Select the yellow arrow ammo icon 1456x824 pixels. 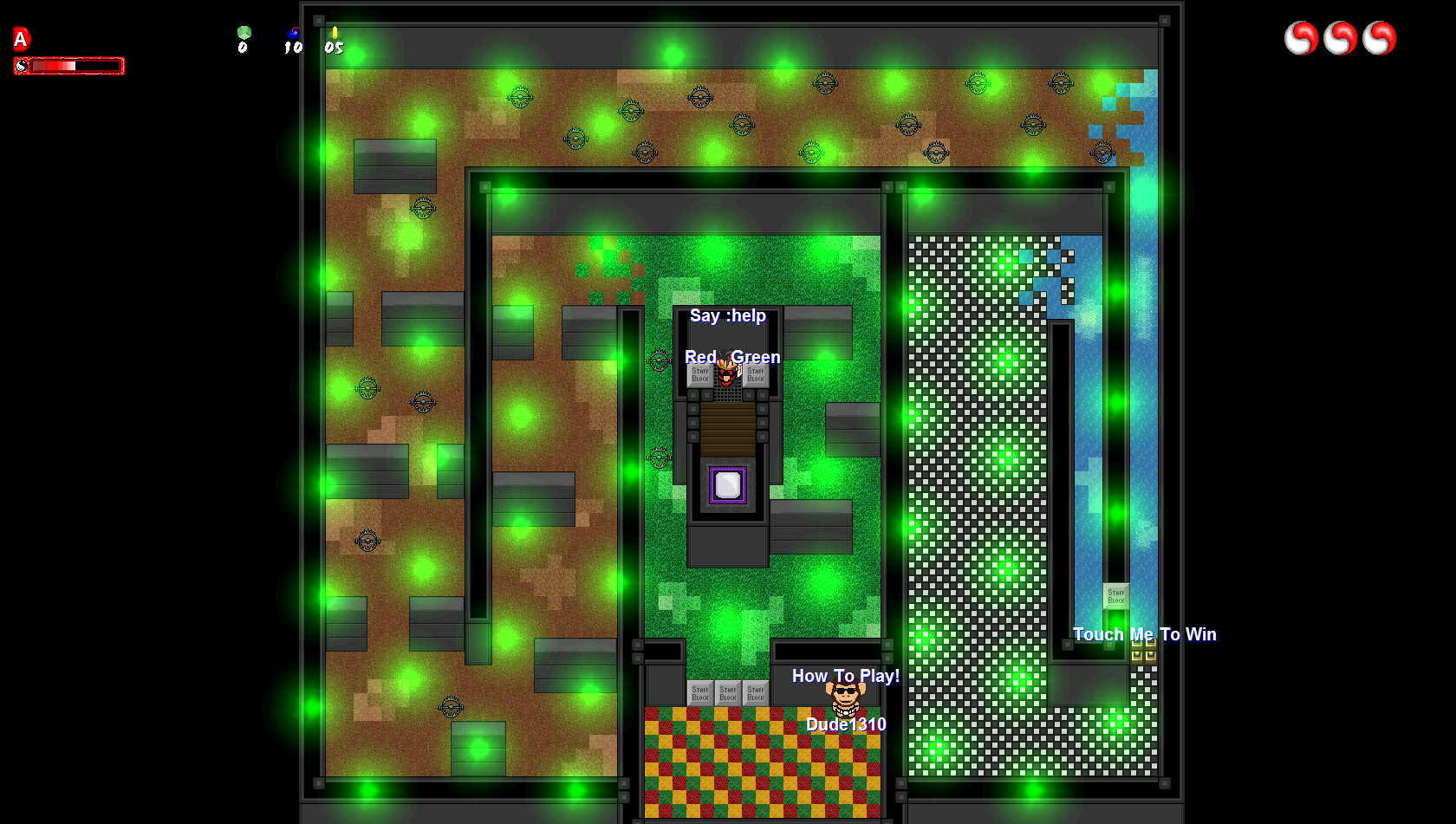(x=335, y=33)
